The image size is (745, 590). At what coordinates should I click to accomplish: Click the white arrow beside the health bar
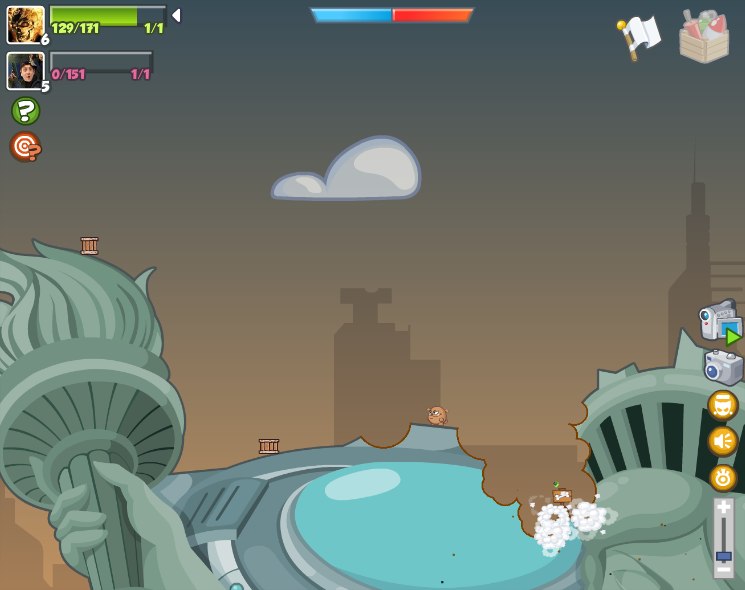[176, 15]
